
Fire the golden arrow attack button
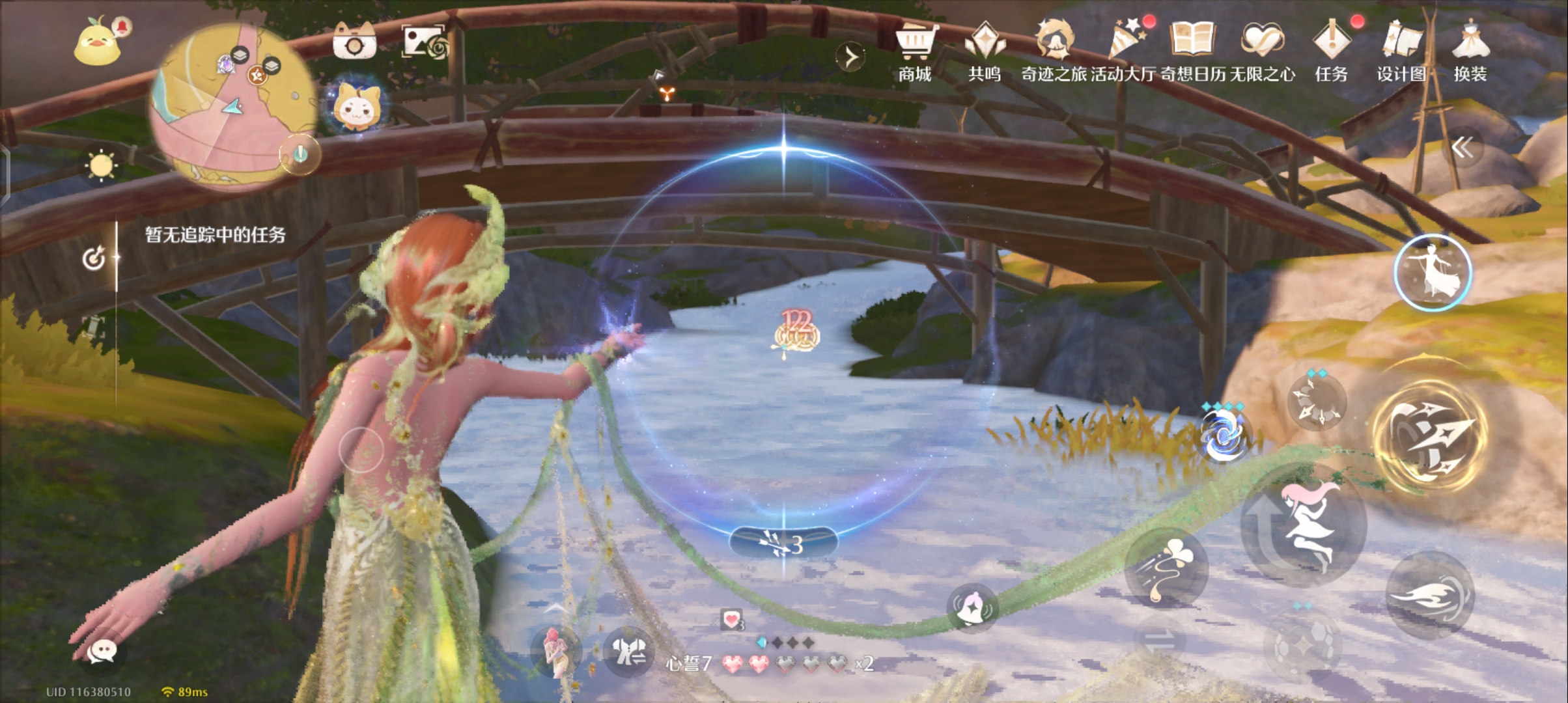[1429, 436]
